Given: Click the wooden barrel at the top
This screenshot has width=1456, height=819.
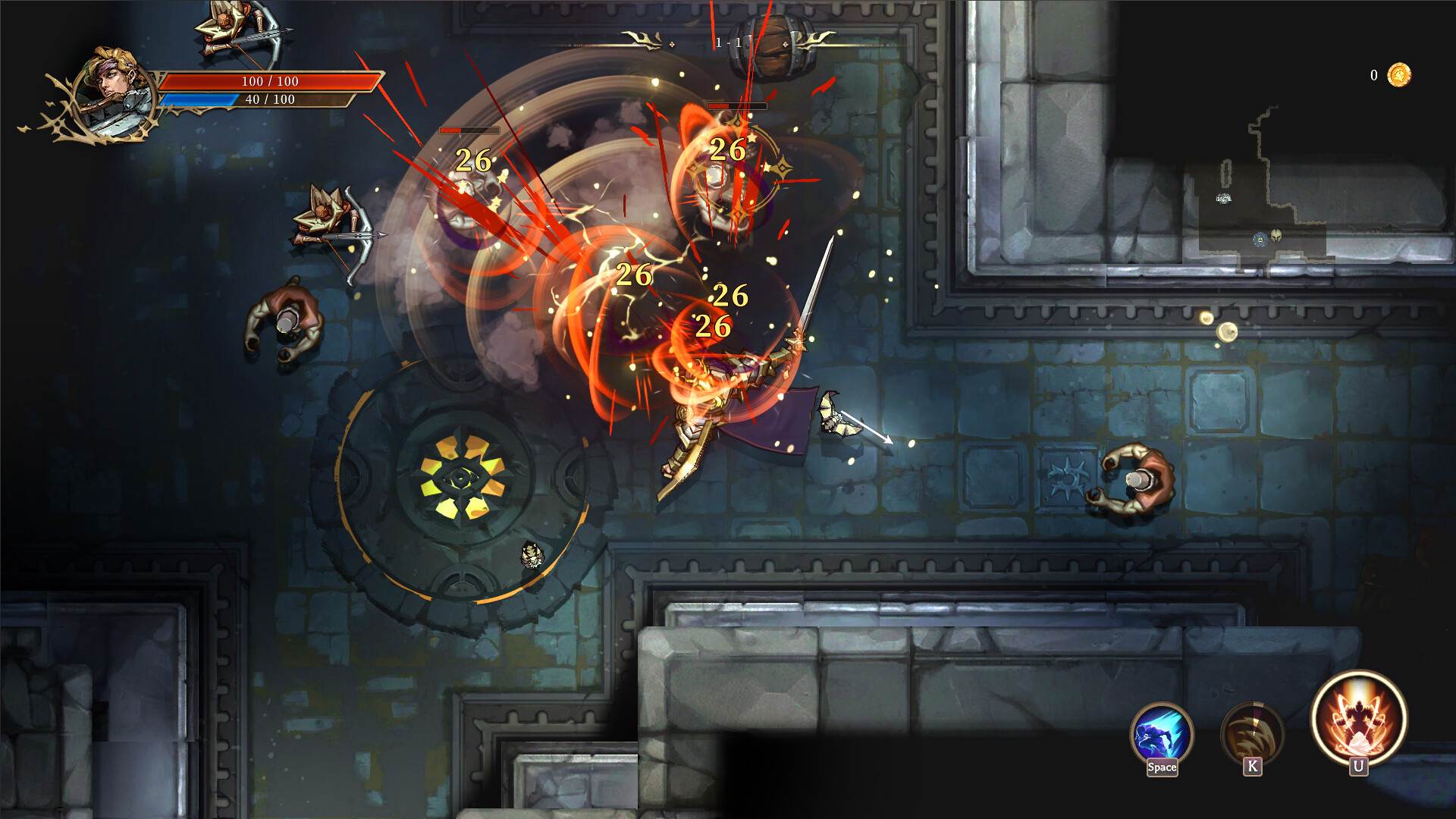Looking at the screenshot, I should click(772, 45).
